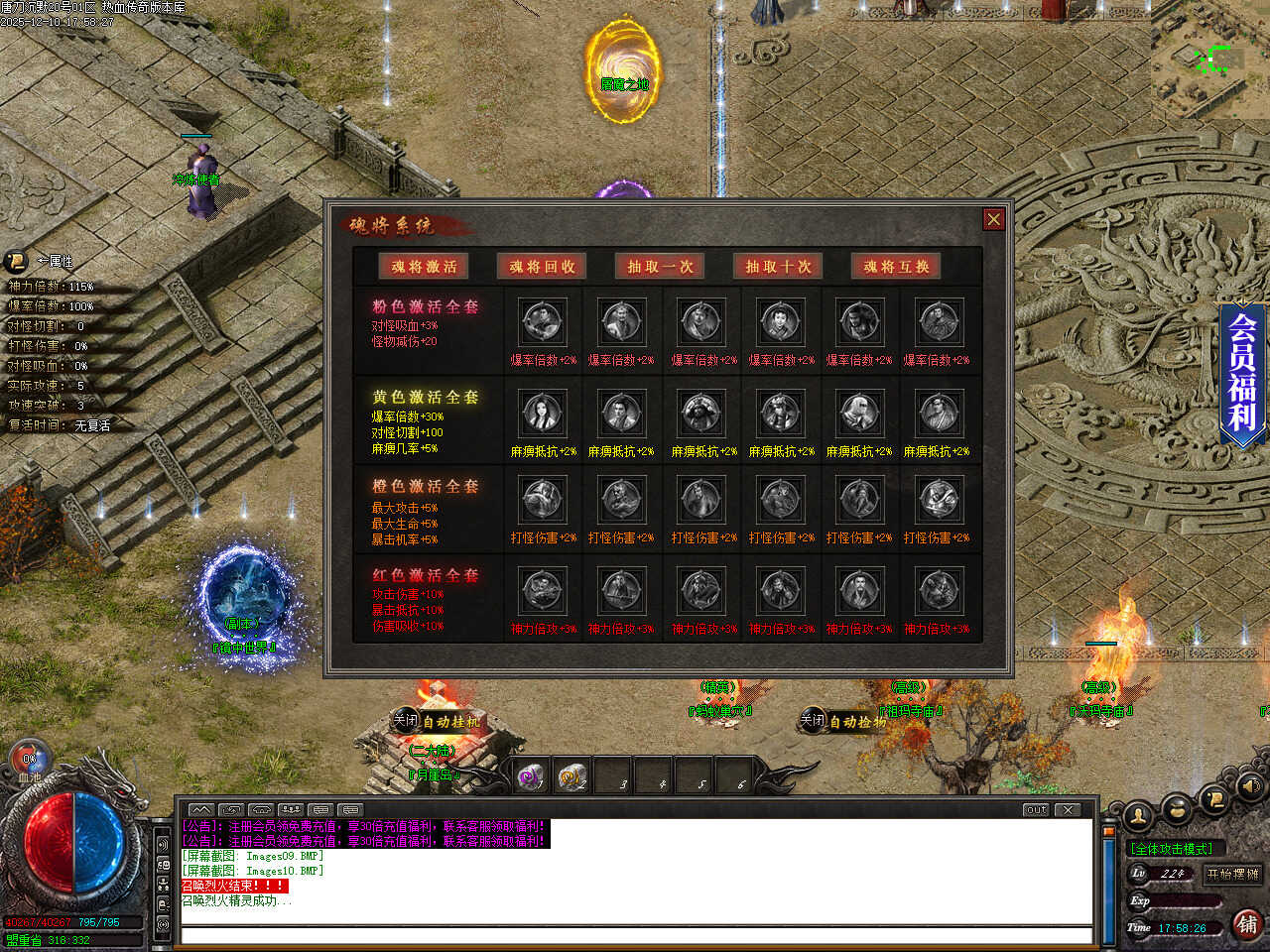
Task: Close the chat panel with X
Action: (x=1068, y=809)
